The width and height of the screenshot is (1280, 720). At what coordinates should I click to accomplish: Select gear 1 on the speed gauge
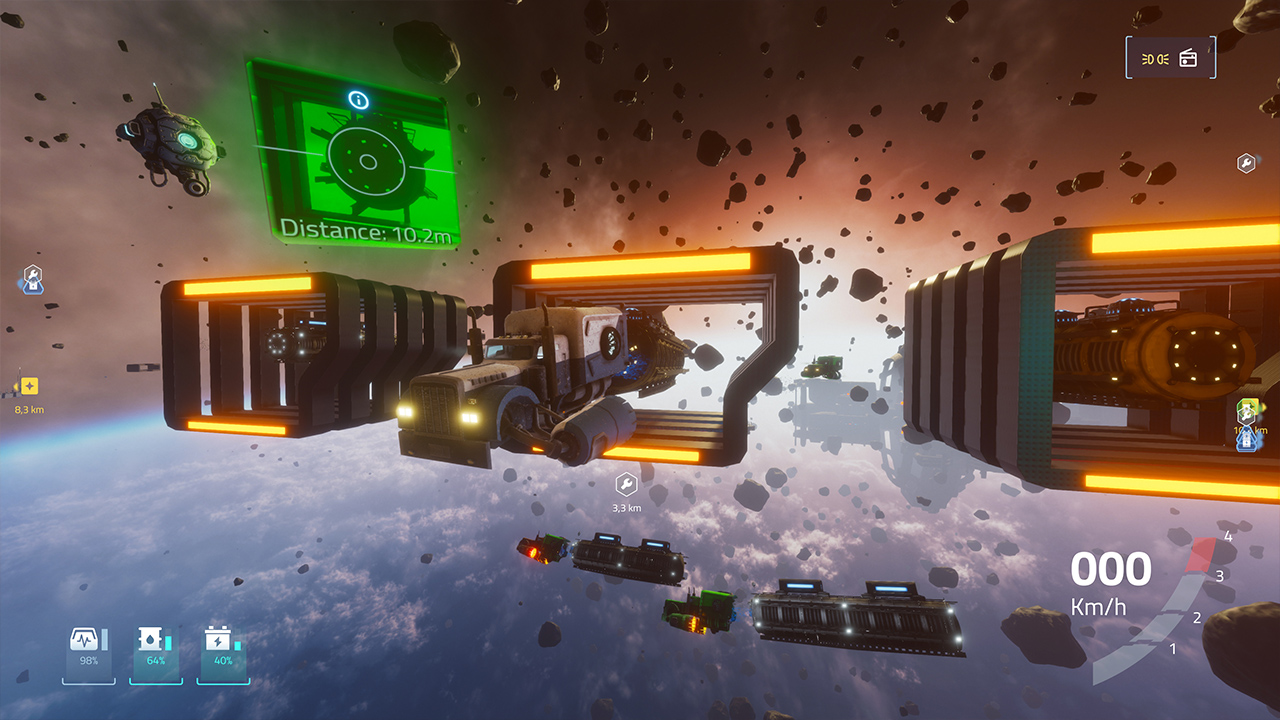click(x=1173, y=648)
